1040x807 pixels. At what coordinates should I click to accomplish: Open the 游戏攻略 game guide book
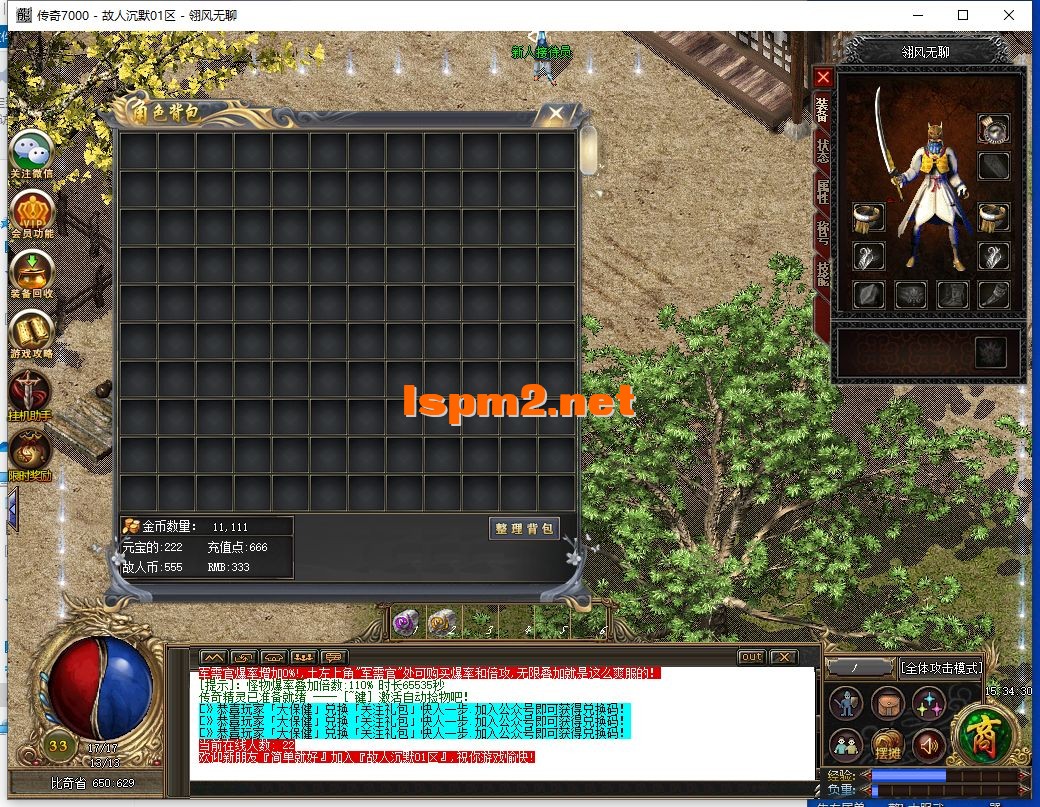click(x=31, y=333)
